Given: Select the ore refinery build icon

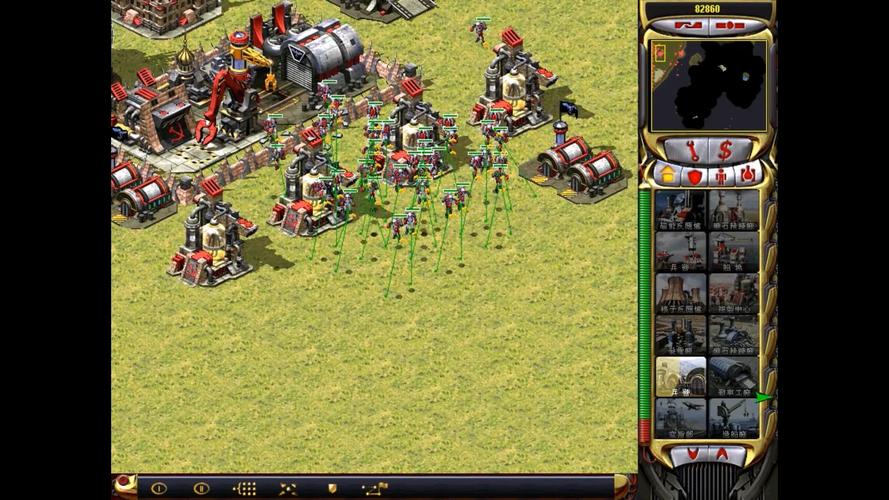Looking at the screenshot, I should [x=733, y=210].
